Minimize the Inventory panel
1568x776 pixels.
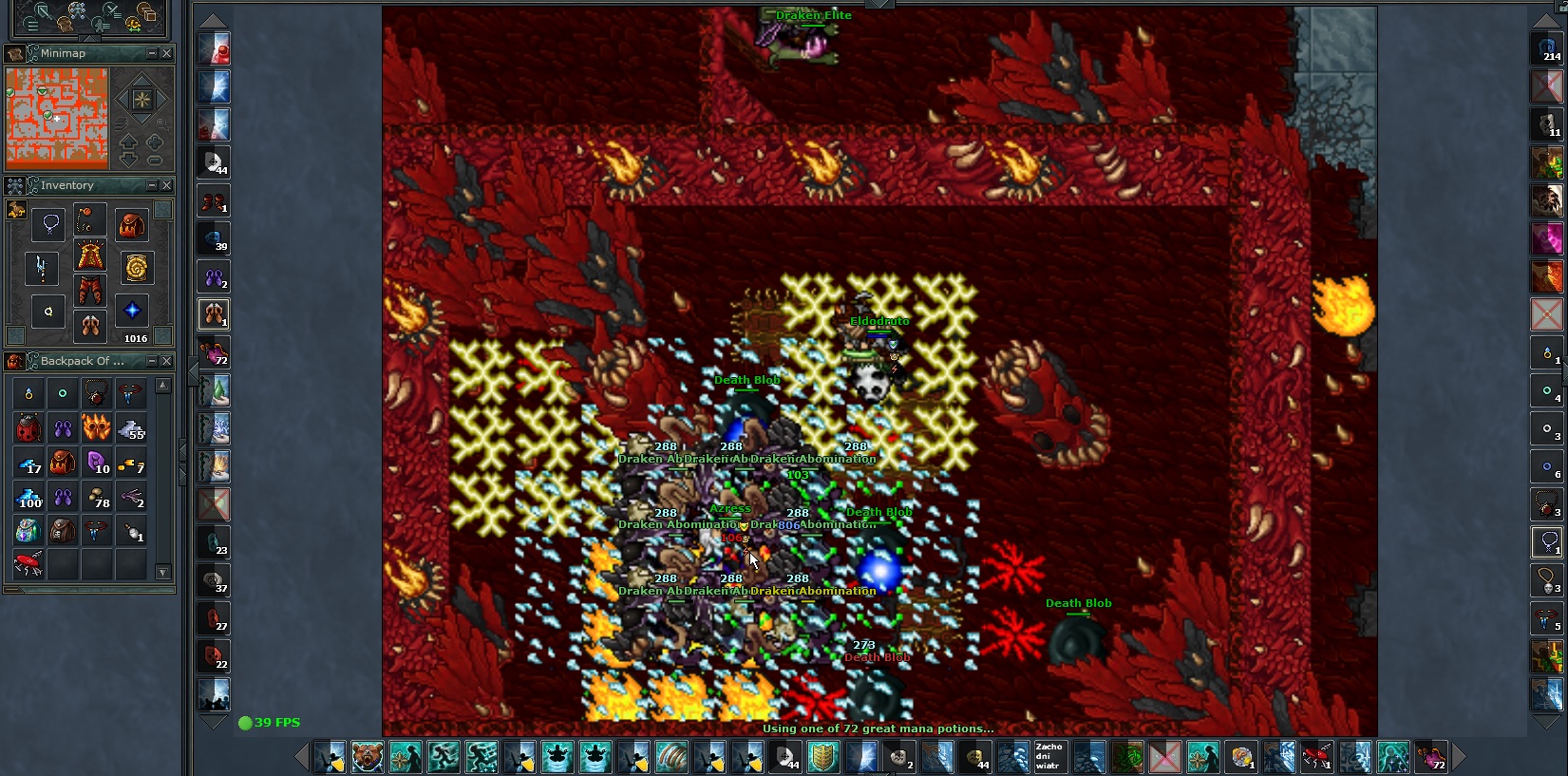[152, 185]
